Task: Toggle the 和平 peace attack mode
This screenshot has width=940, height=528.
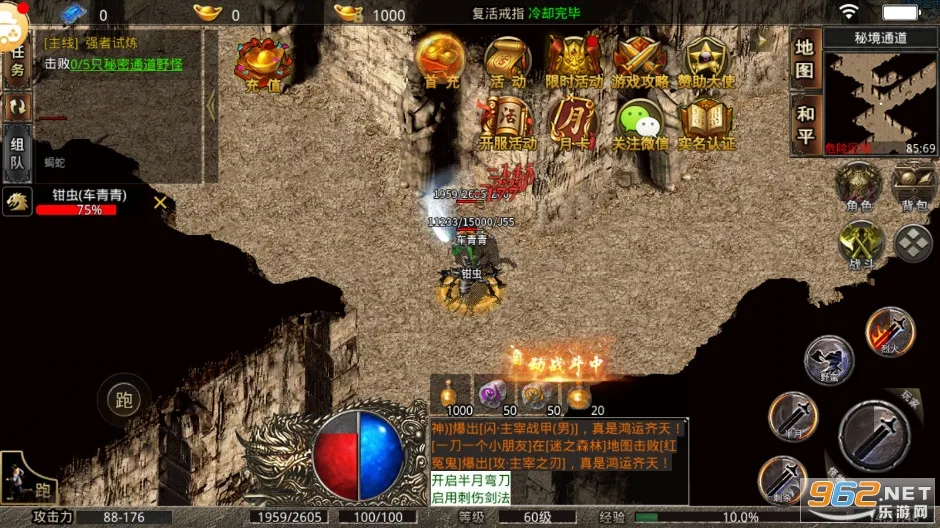Action: tap(805, 125)
